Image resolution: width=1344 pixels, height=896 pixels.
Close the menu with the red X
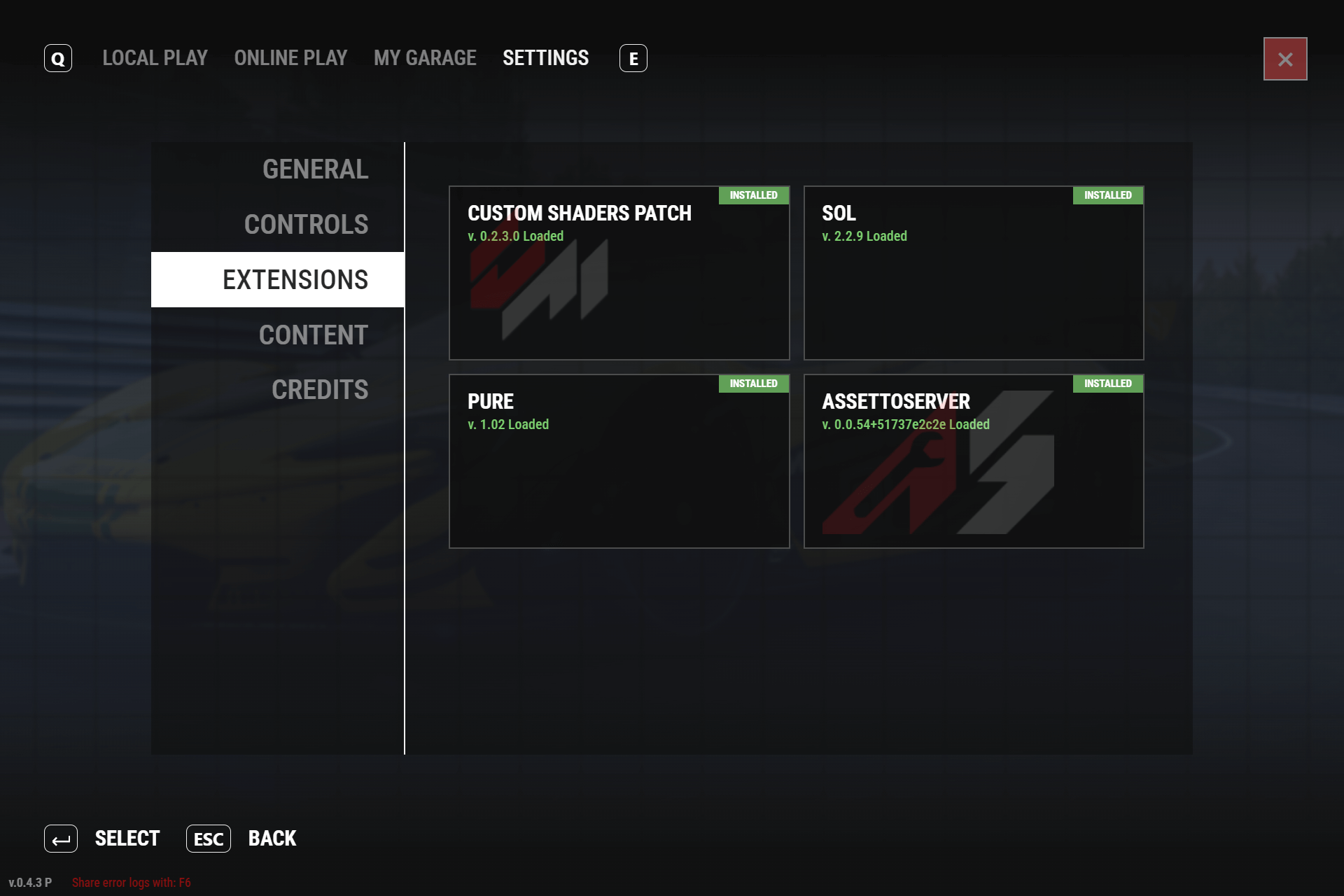[x=1284, y=59]
